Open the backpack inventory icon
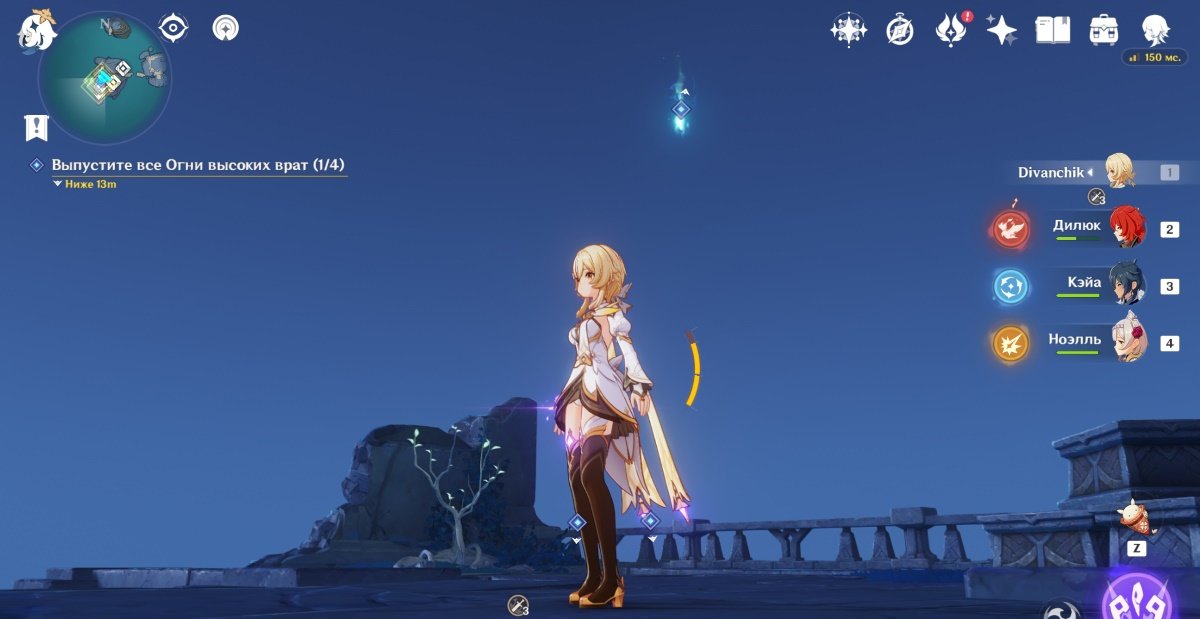The height and width of the screenshot is (619, 1200). click(x=1104, y=30)
